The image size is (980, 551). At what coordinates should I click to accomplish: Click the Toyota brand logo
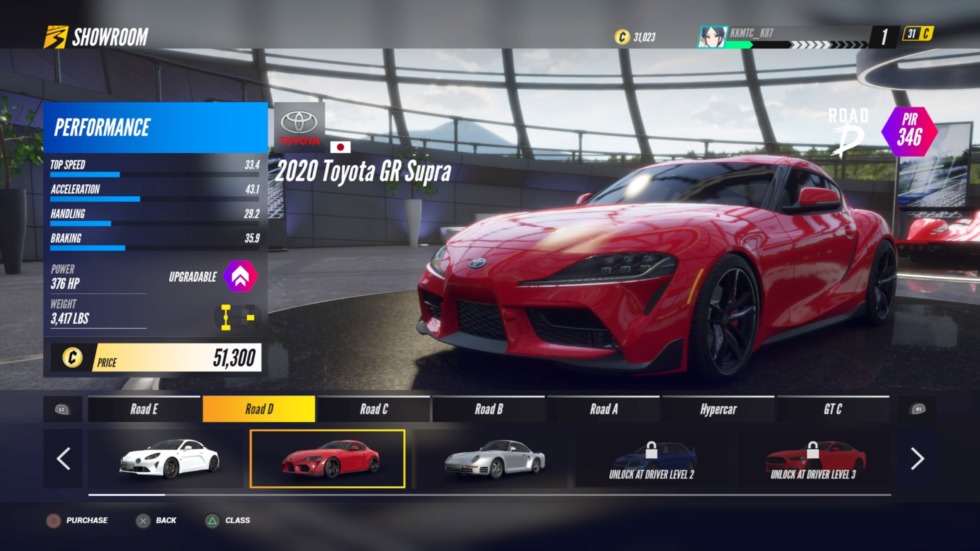click(x=299, y=124)
